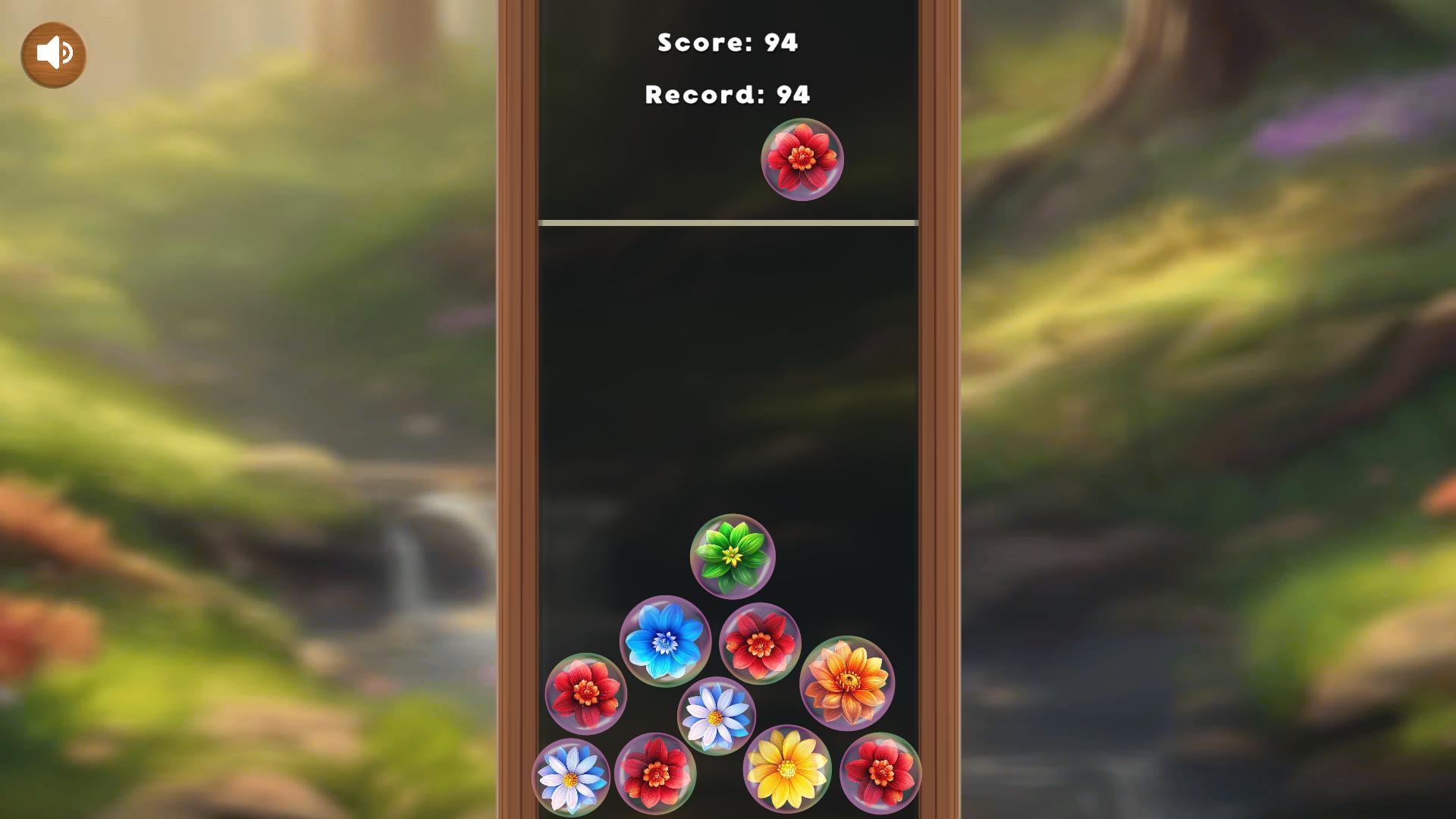Click the Record: 94 text
This screenshot has height=819, width=1456.
click(x=727, y=94)
